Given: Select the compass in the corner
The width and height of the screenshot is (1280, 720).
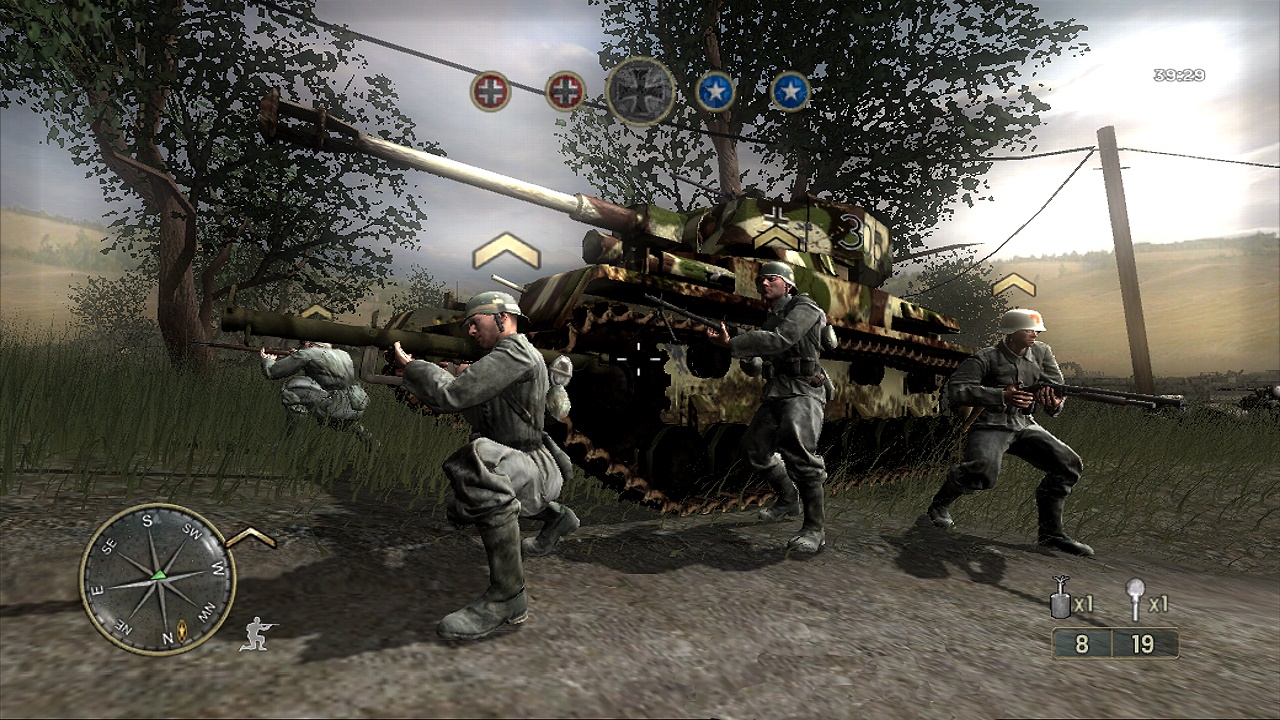Looking at the screenshot, I should tap(157, 578).
